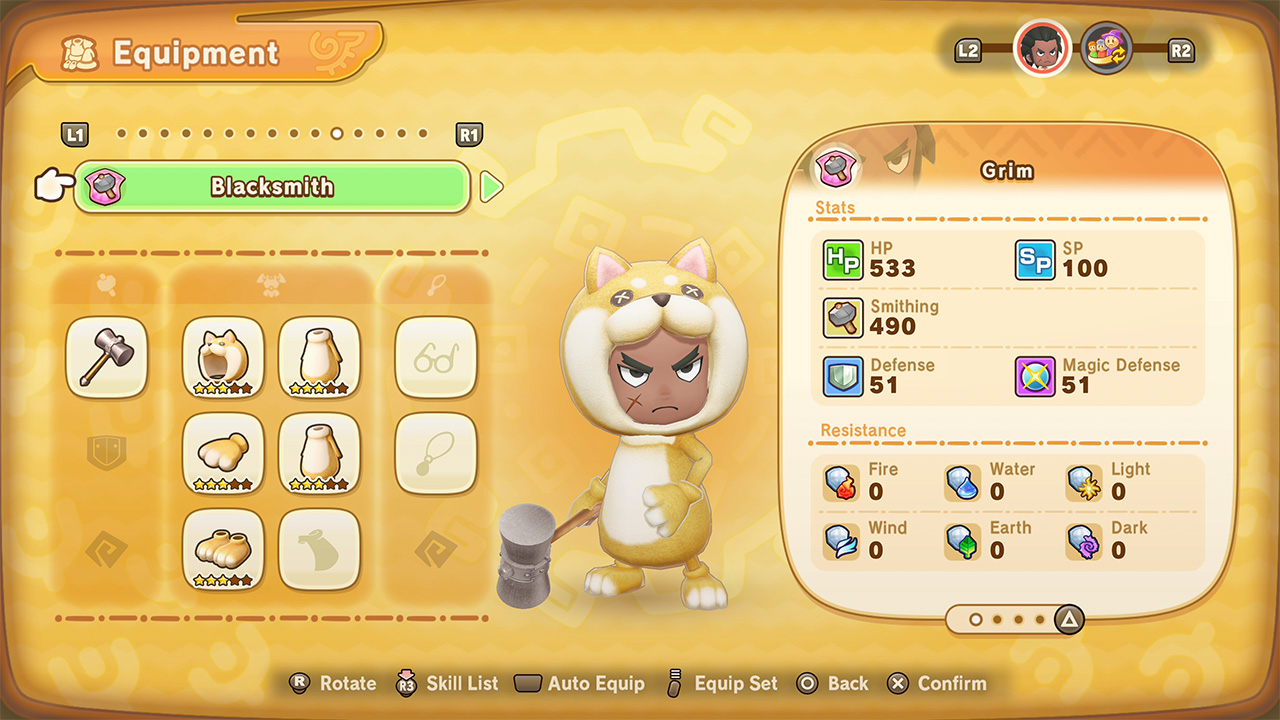Select the empty cape slot

319,549
